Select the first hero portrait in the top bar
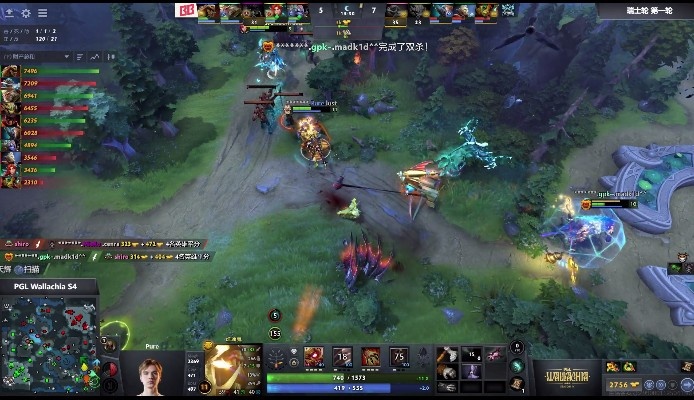694x400 pixels. [x=207, y=11]
